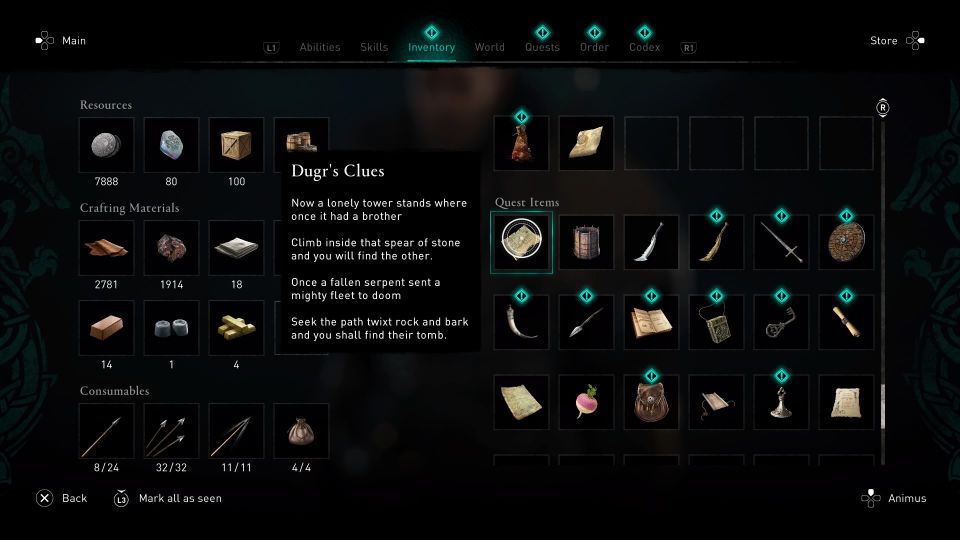This screenshot has height=540, width=960.
Task: Select the wooden crate resource slot
Action: tap(236, 145)
